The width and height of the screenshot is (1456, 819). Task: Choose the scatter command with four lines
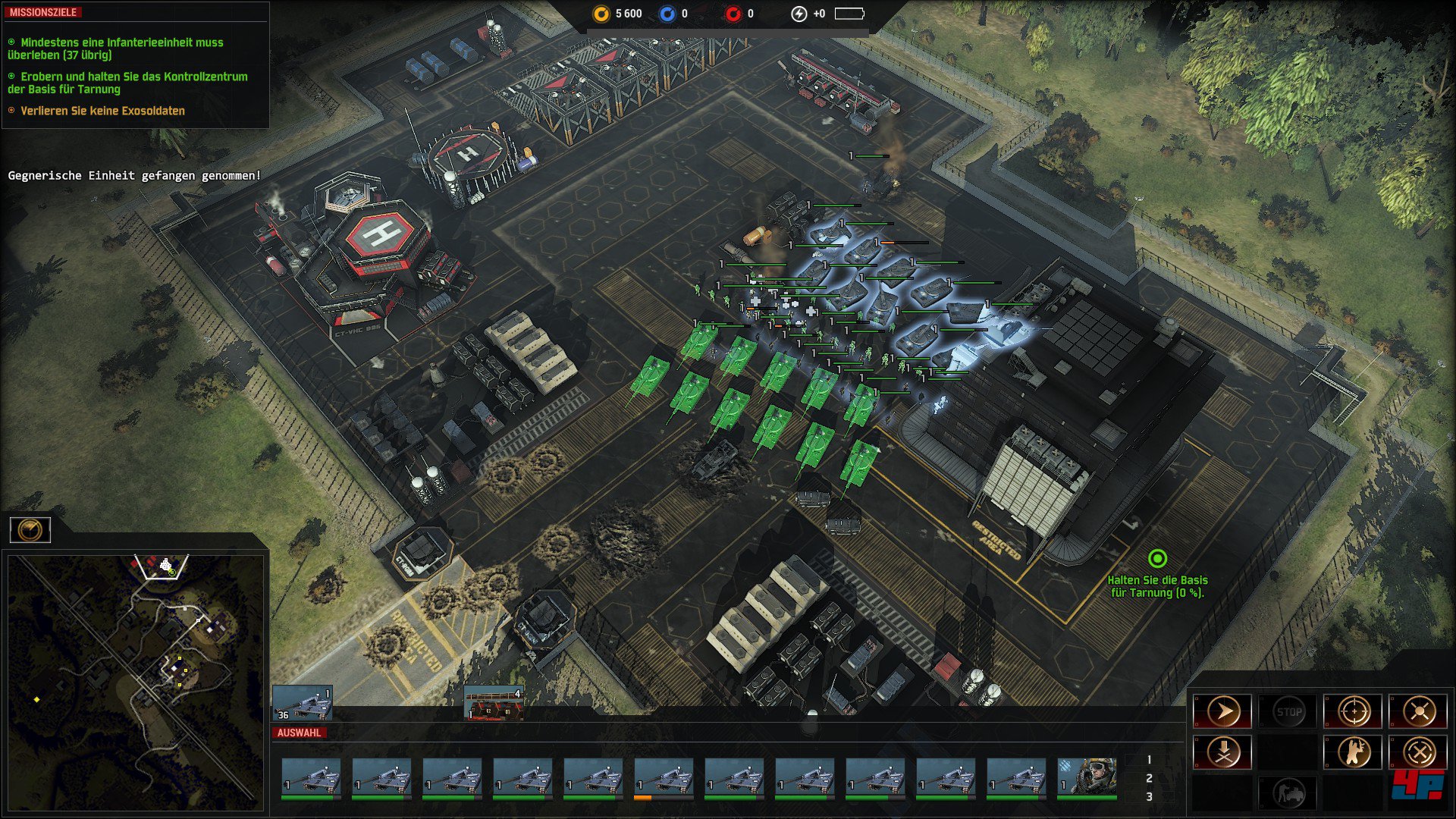pyautogui.click(x=1419, y=712)
